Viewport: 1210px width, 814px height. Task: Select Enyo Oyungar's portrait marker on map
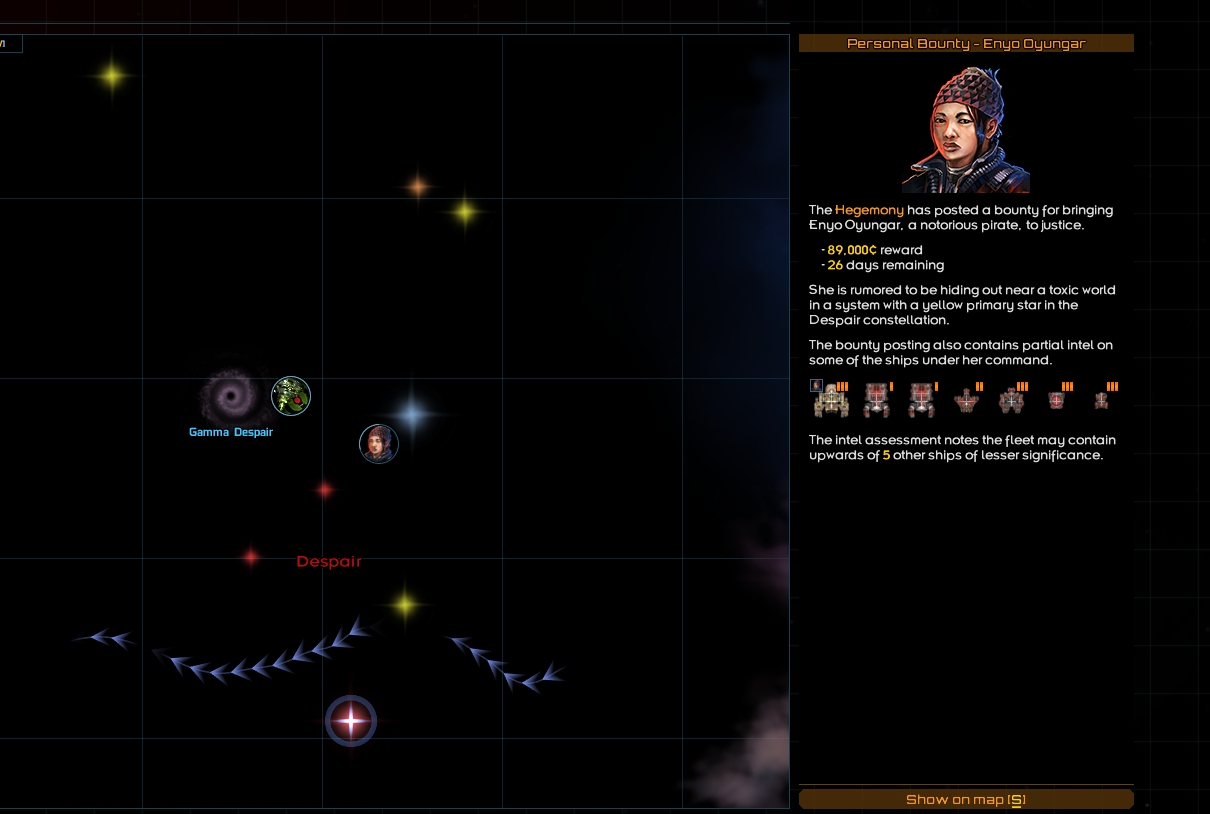[x=379, y=444]
